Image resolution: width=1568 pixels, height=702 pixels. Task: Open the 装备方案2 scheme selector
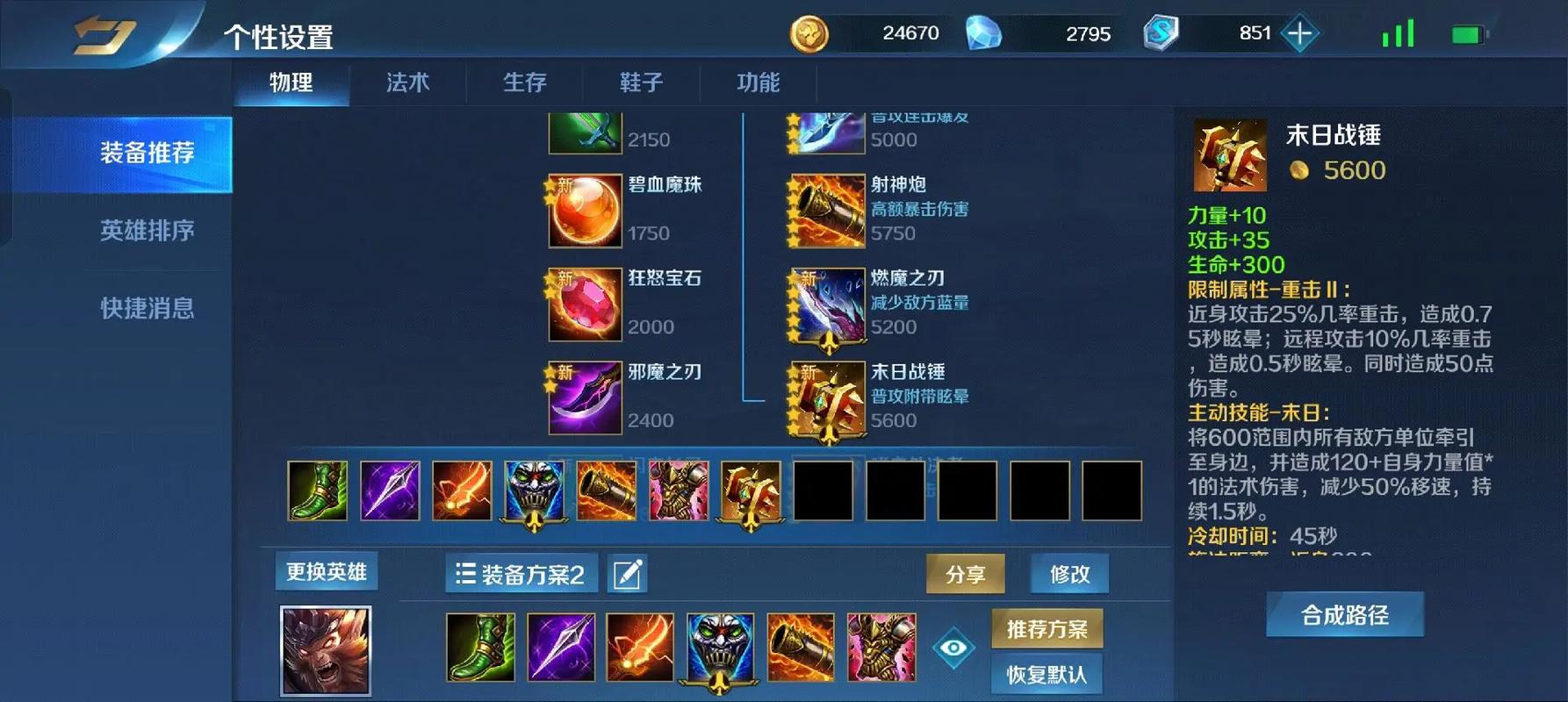520,573
